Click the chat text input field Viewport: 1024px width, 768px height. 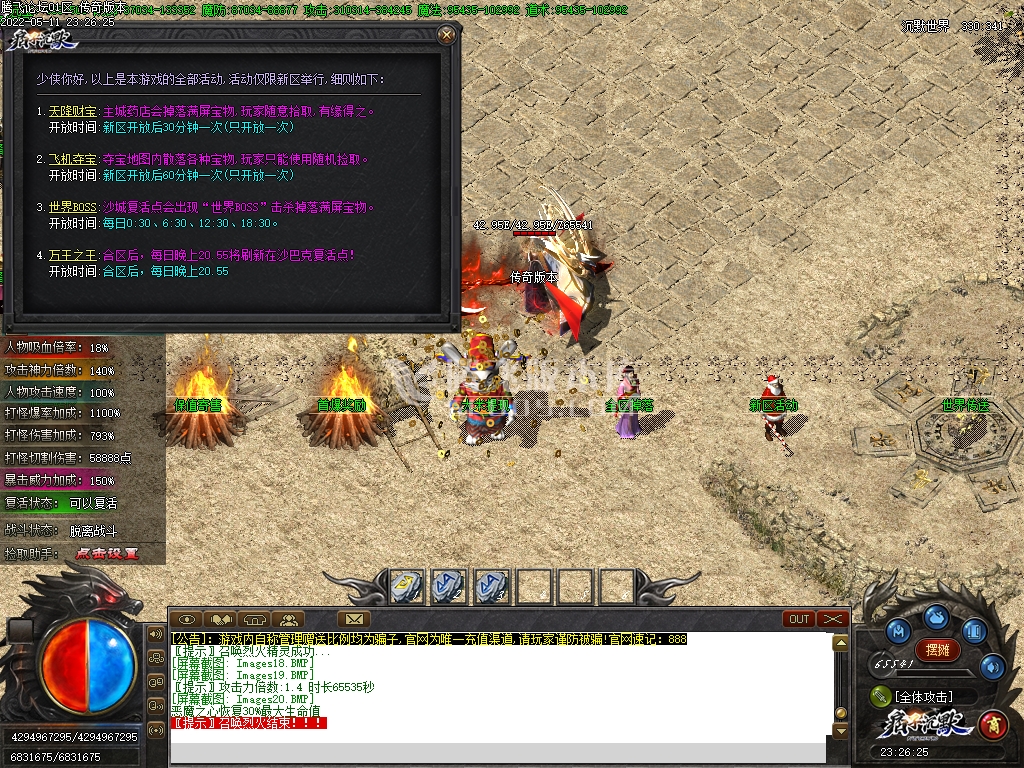pos(500,752)
